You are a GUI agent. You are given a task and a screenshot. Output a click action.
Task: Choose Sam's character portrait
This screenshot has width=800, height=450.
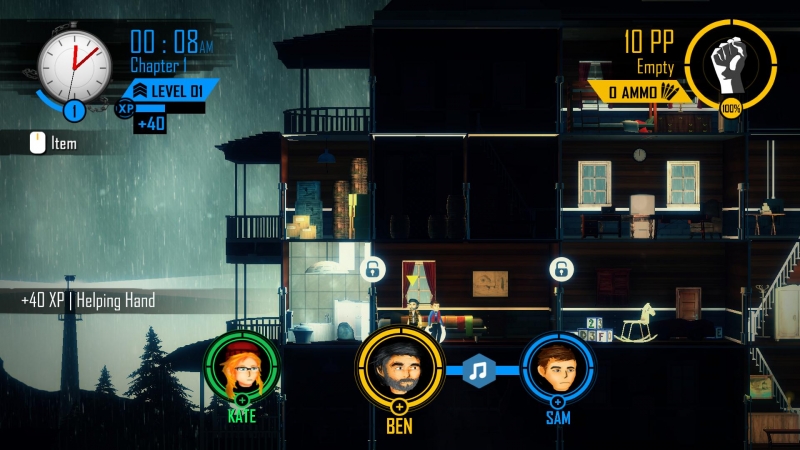pos(558,368)
